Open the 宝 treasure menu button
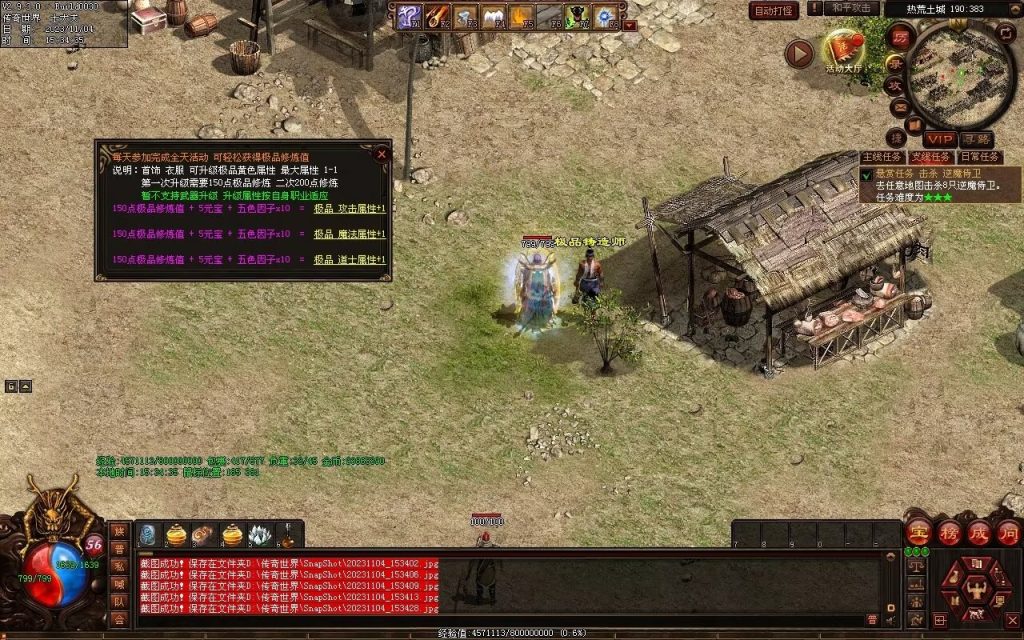 click(x=919, y=532)
